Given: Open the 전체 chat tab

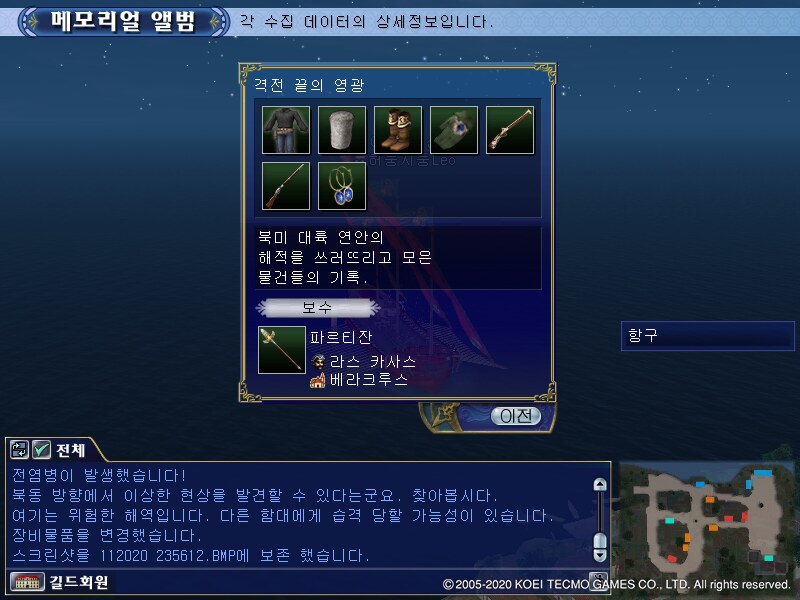Looking at the screenshot, I should (x=70, y=450).
